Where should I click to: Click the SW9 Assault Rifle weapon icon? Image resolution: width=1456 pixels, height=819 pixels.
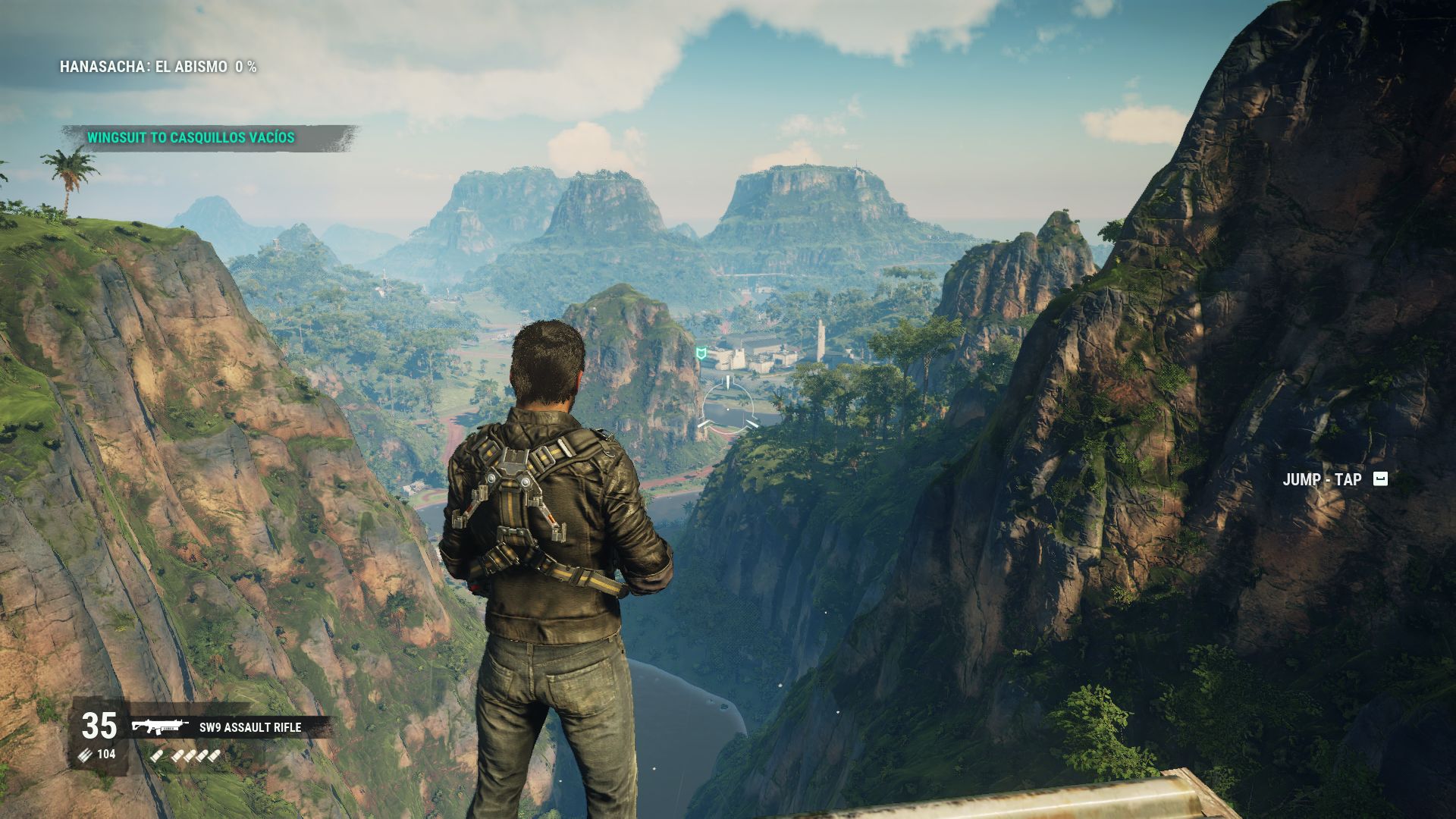tap(160, 727)
